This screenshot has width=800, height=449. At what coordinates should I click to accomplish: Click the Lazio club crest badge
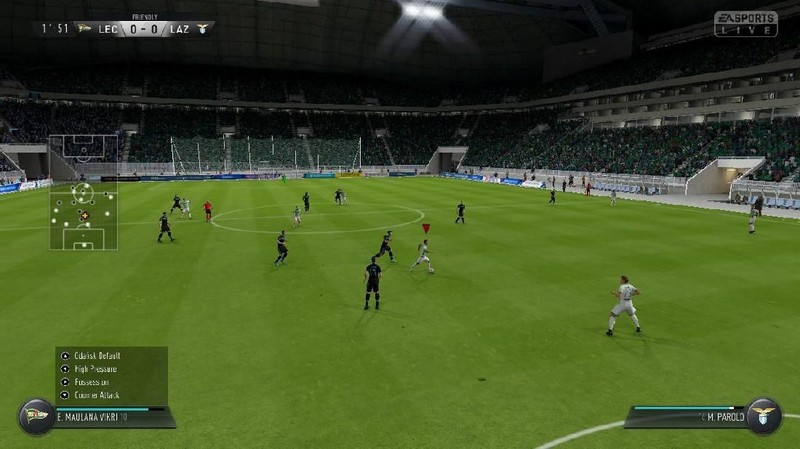point(763,416)
